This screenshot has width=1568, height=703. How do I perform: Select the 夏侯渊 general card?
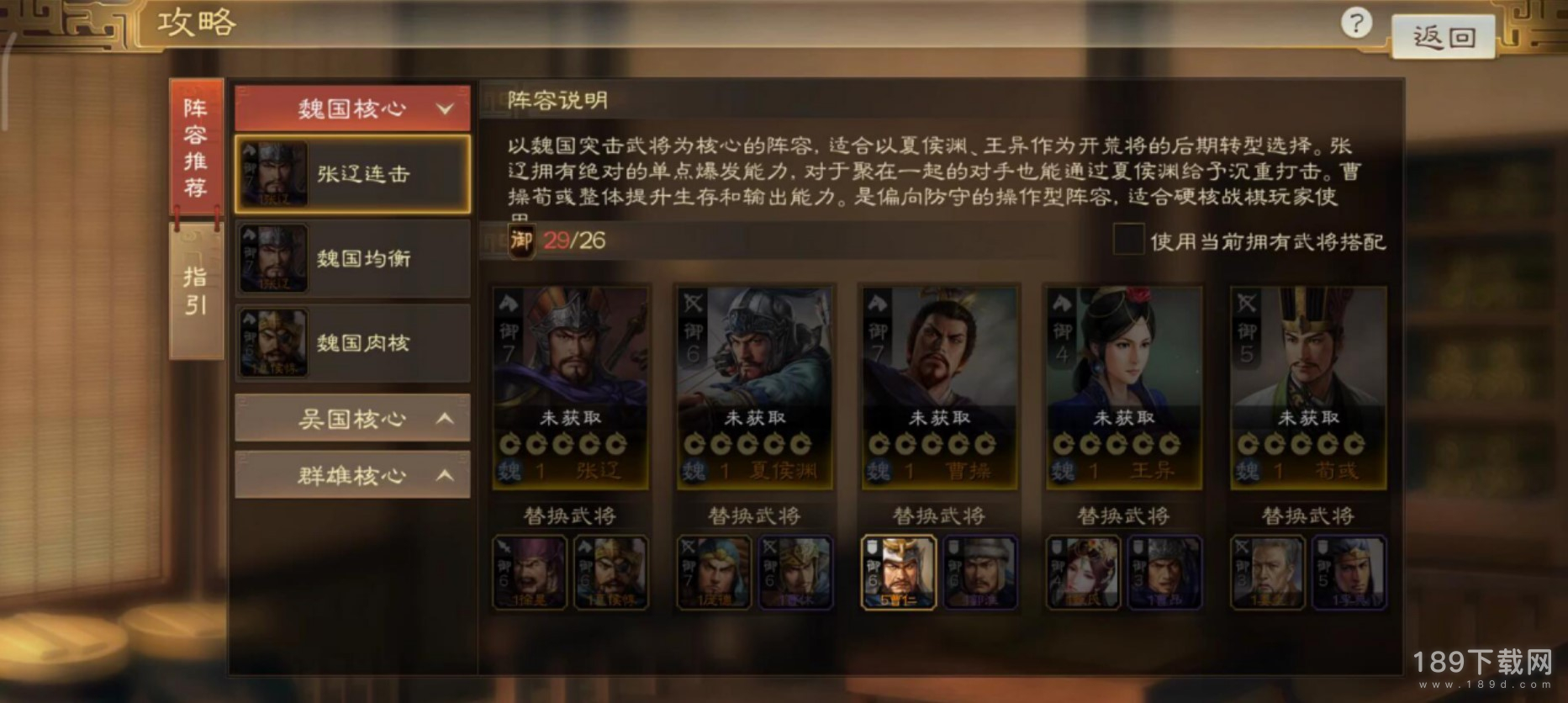(x=754, y=387)
